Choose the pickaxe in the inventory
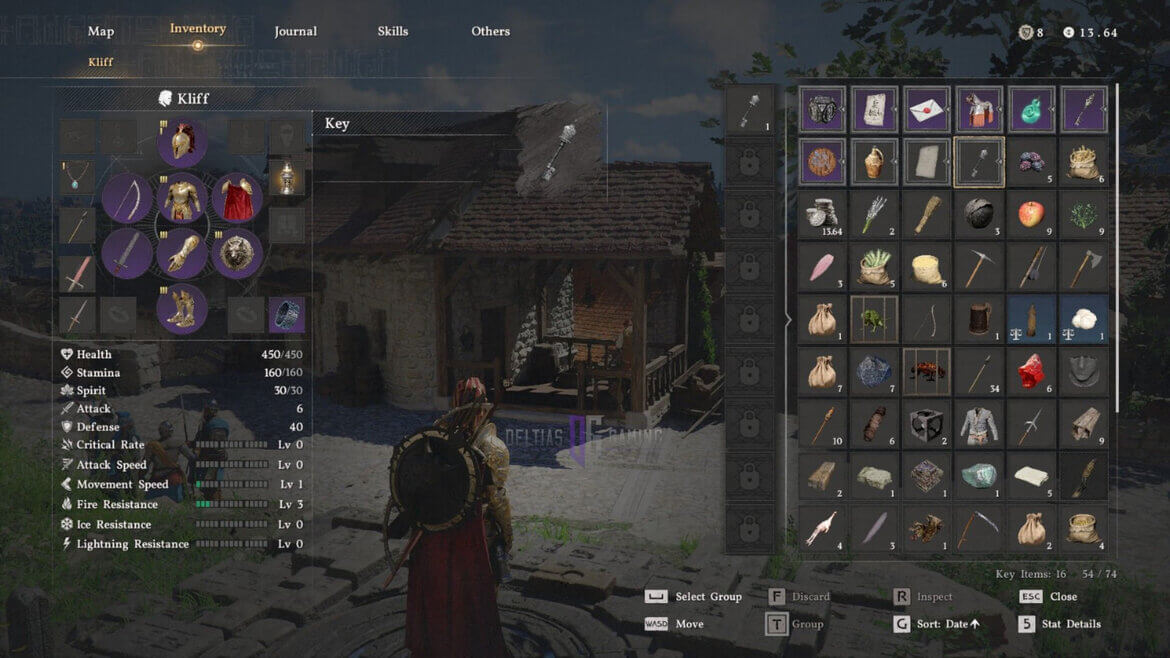This screenshot has width=1170, height=658. click(x=979, y=267)
